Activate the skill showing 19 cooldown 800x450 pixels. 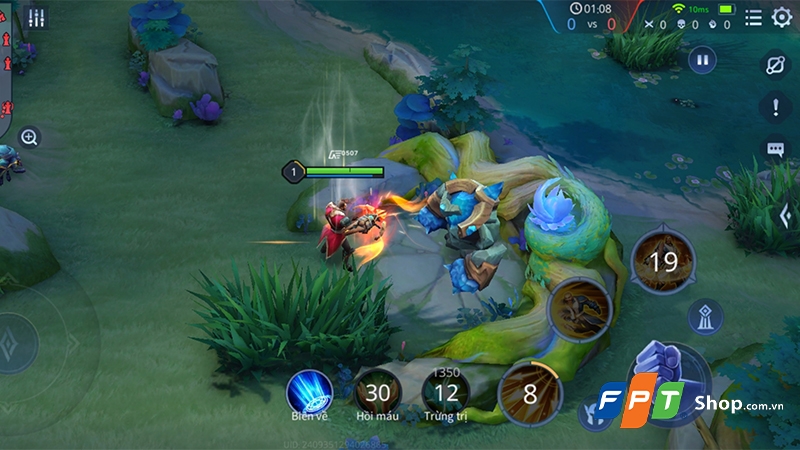point(661,262)
